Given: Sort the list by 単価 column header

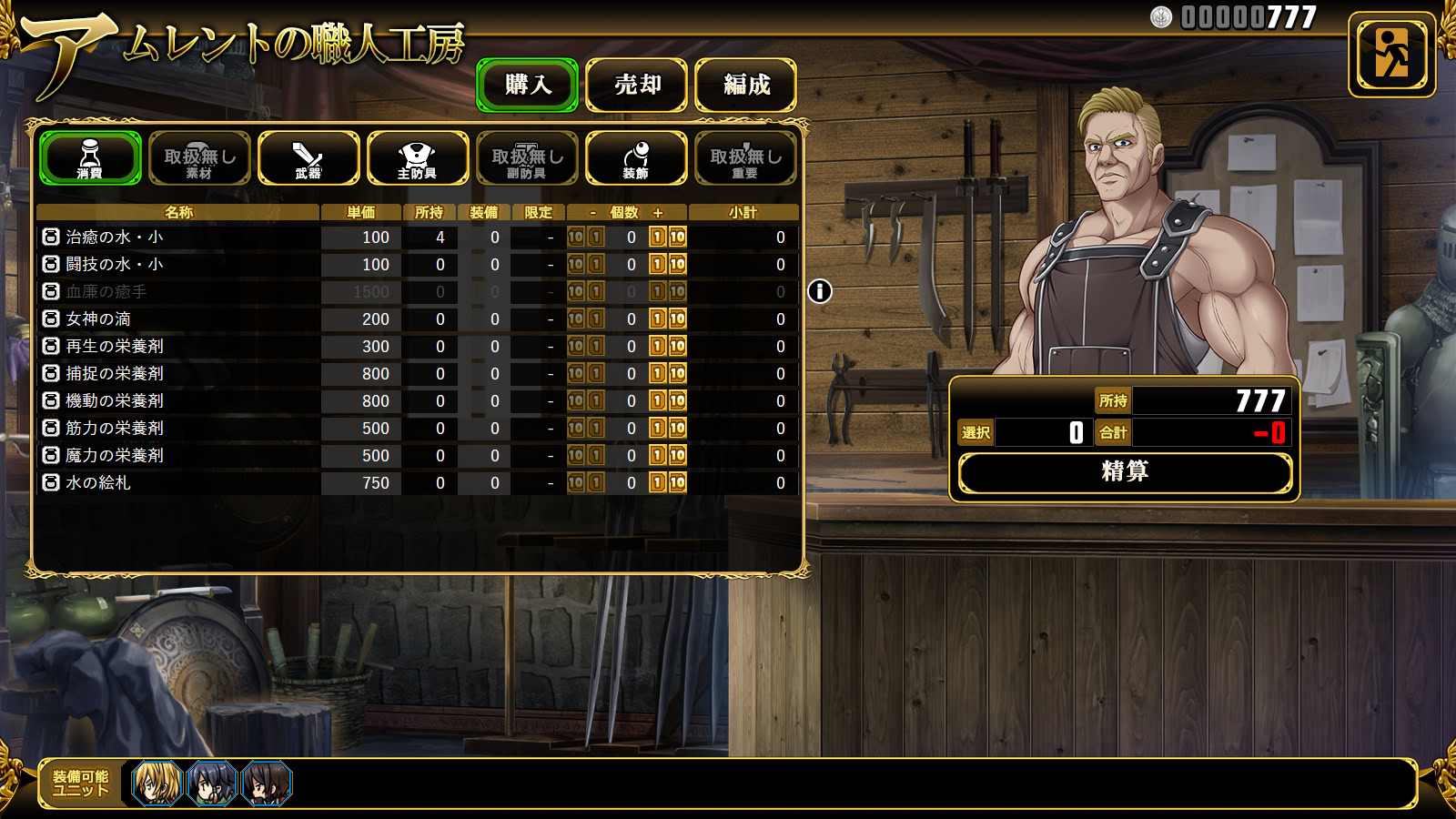Looking at the screenshot, I should (x=361, y=212).
